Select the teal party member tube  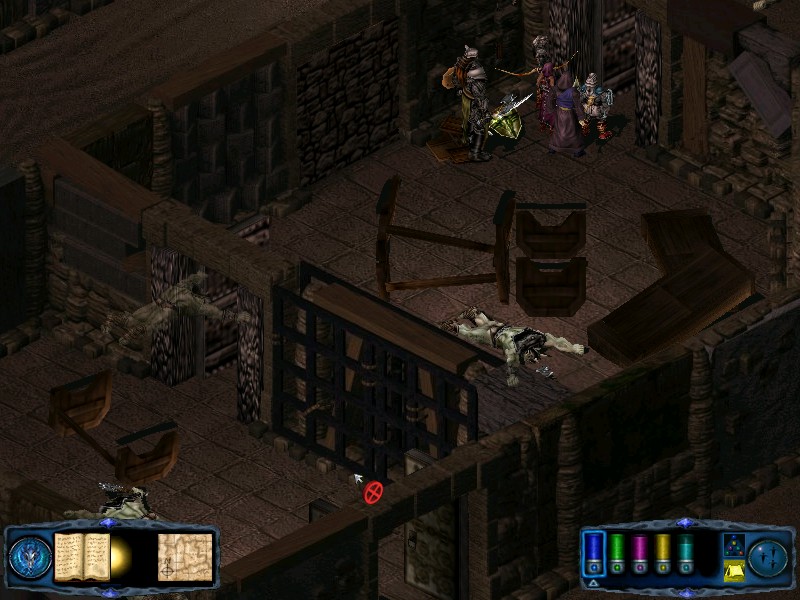point(685,553)
